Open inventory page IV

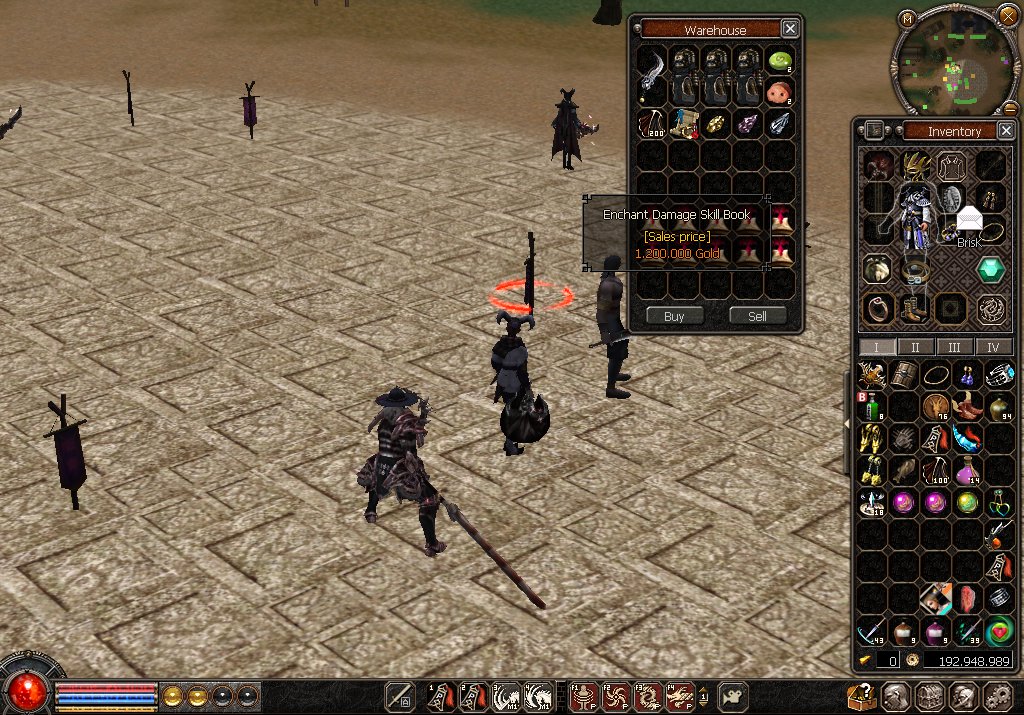993,347
